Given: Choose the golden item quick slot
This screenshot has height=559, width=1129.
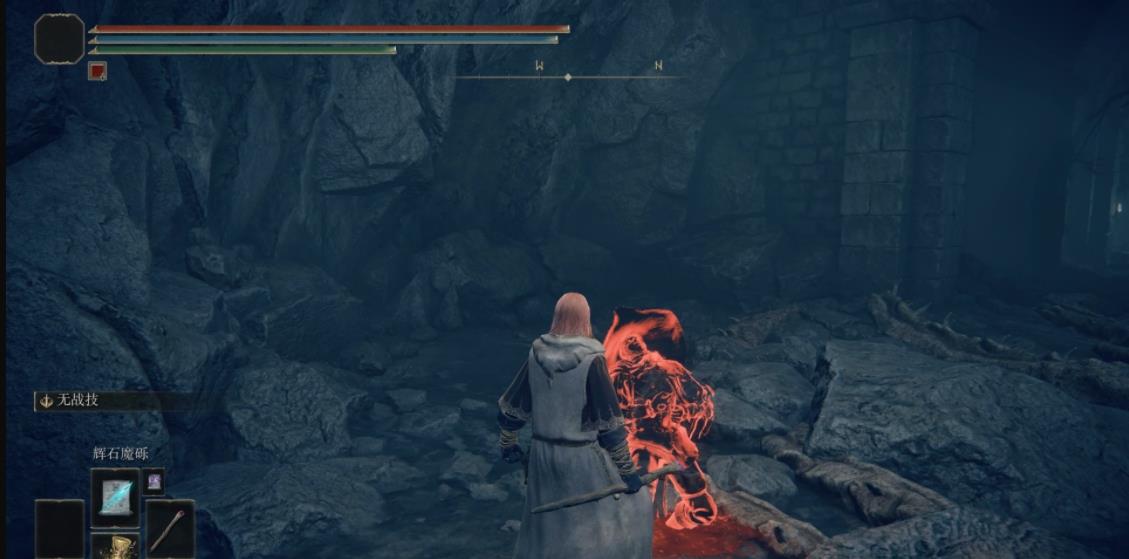Looking at the screenshot, I should point(115,547).
